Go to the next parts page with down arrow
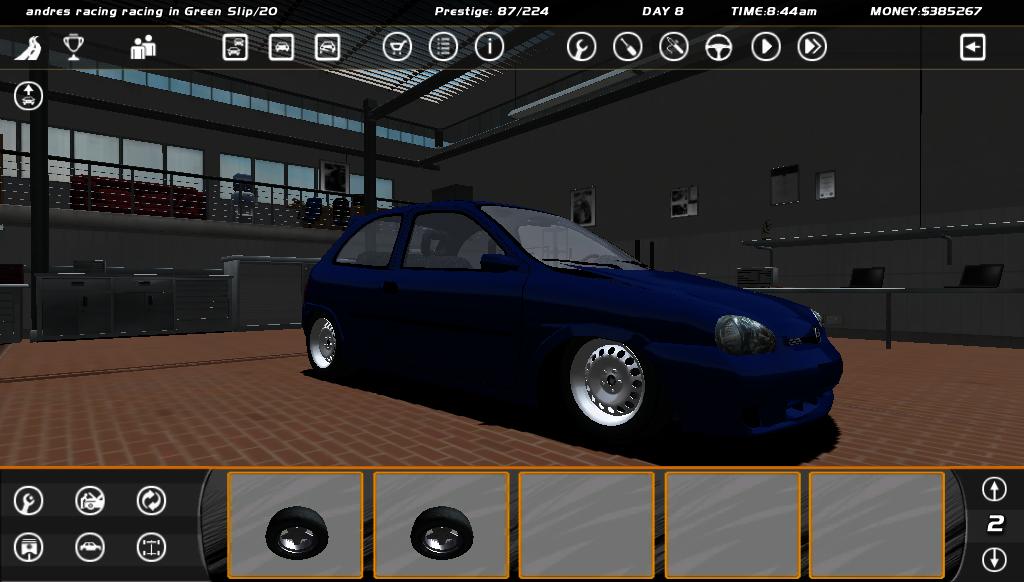1024x582 pixels. 994,559
